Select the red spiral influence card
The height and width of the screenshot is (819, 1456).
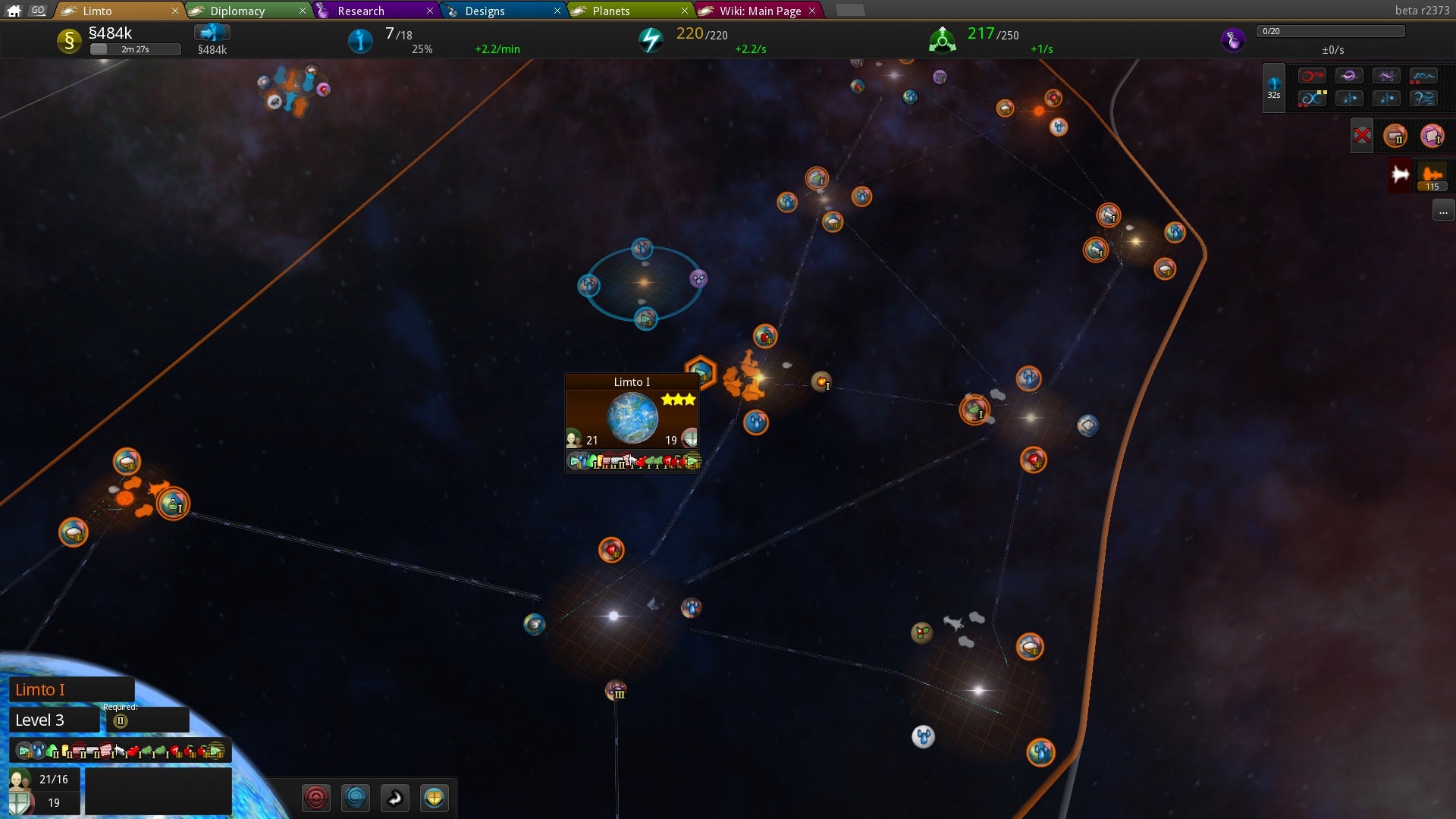pos(1312,76)
